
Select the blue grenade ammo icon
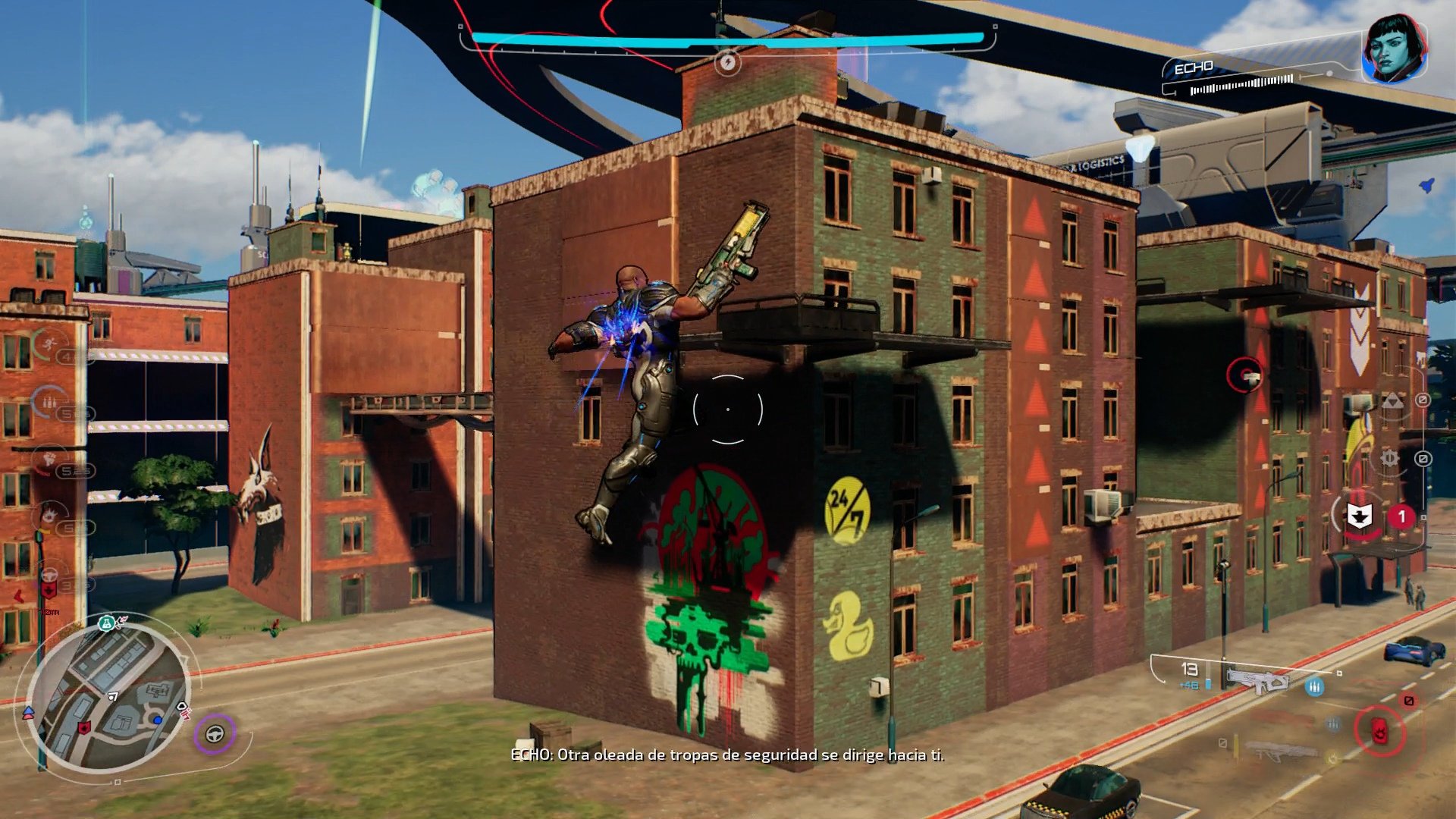click(x=1314, y=687)
